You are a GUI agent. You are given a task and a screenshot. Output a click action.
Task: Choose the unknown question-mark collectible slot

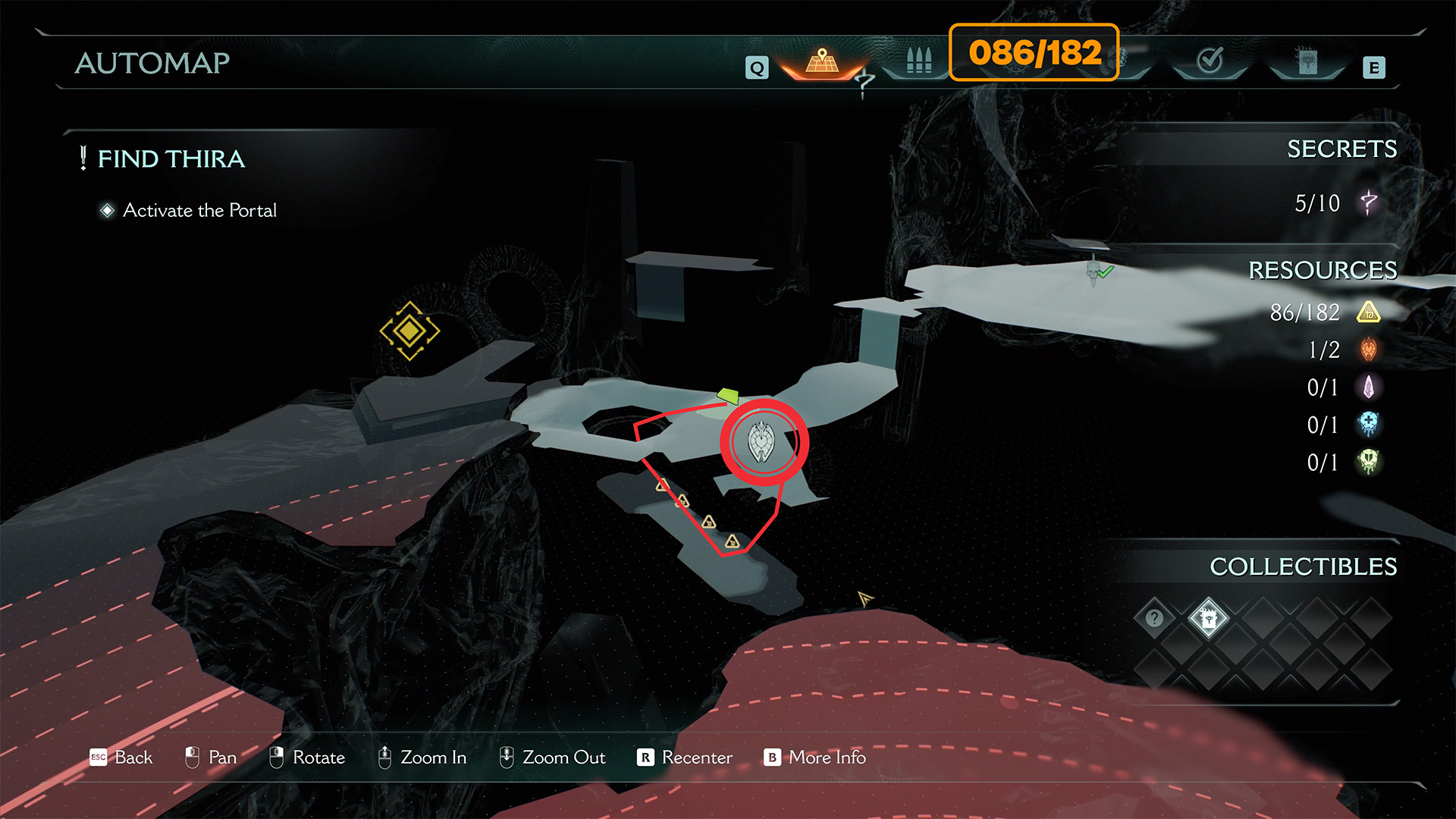(1154, 618)
